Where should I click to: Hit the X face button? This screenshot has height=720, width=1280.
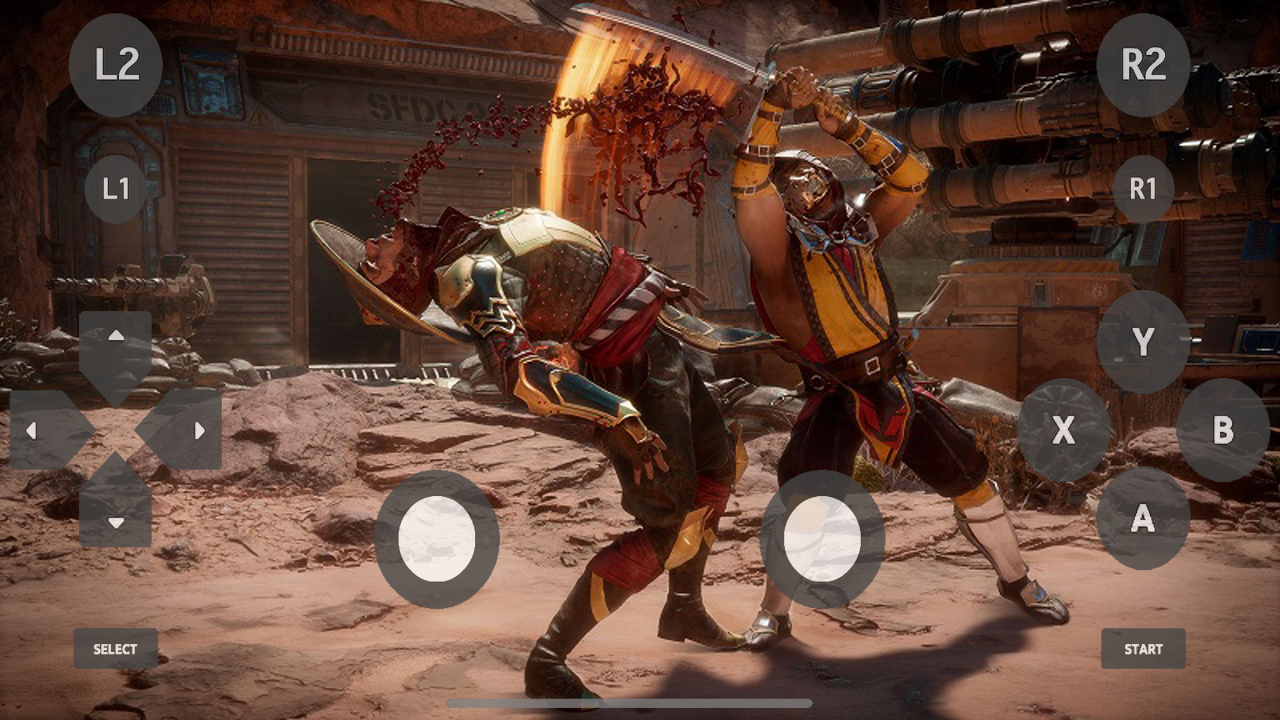pyautogui.click(x=1064, y=430)
